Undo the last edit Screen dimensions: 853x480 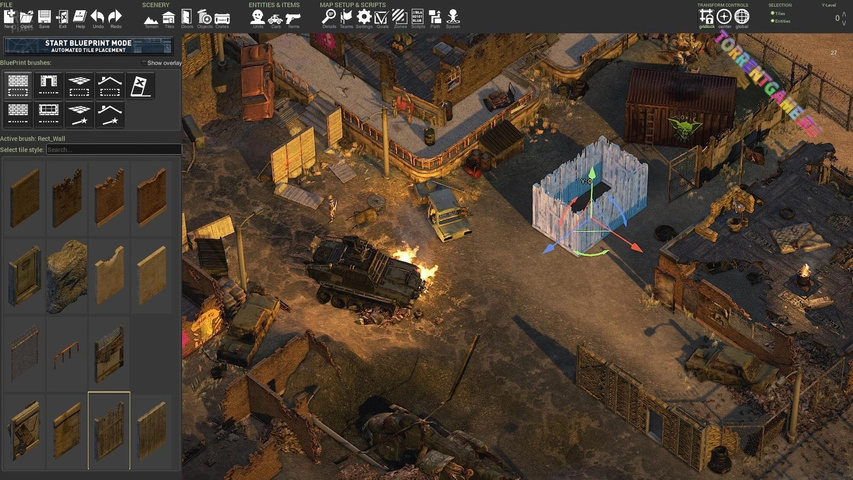pos(97,18)
